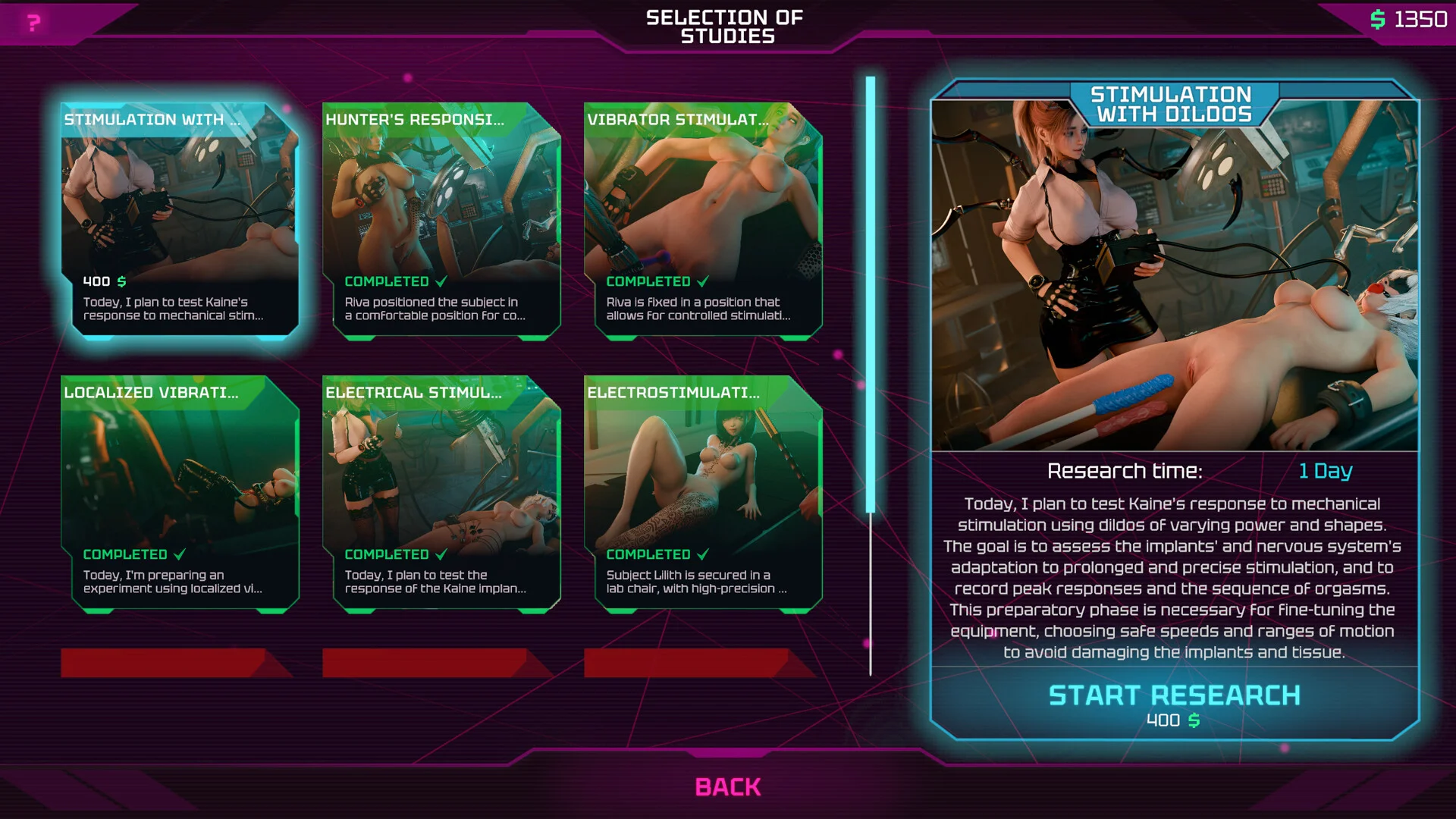This screenshot has height=819, width=1456.
Task: Open the question mark help button
Action: [33, 23]
